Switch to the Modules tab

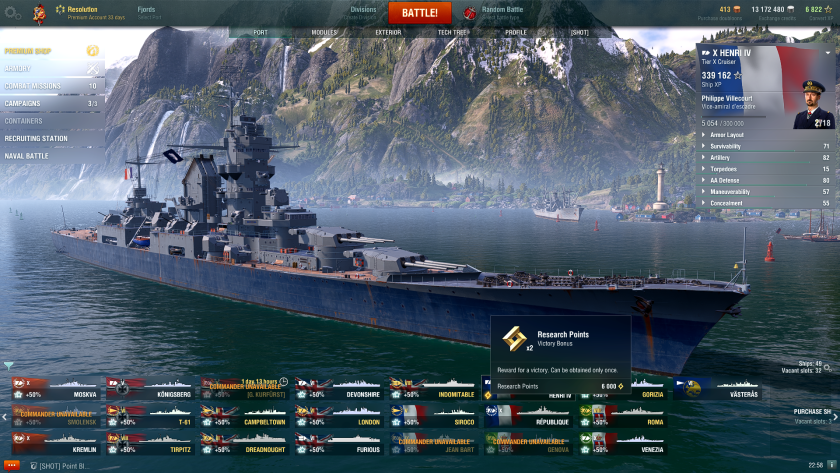[324, 32]
